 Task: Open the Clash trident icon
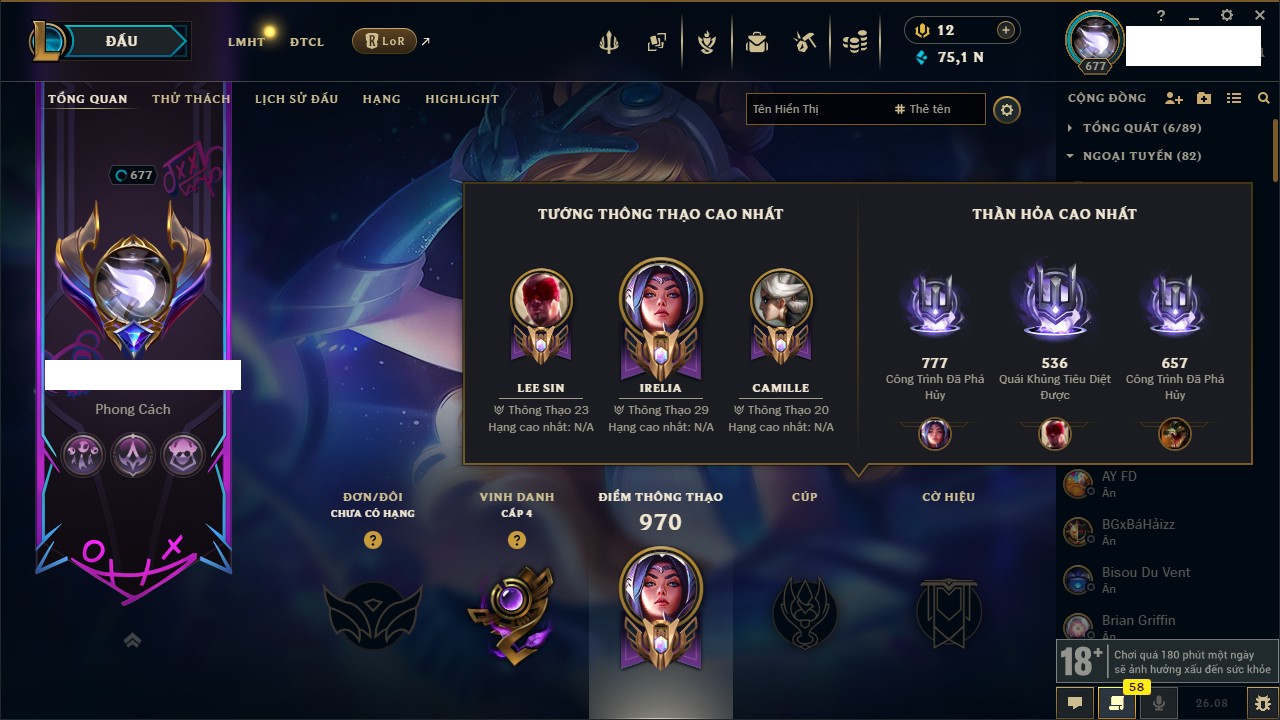(x=609, y=42)
